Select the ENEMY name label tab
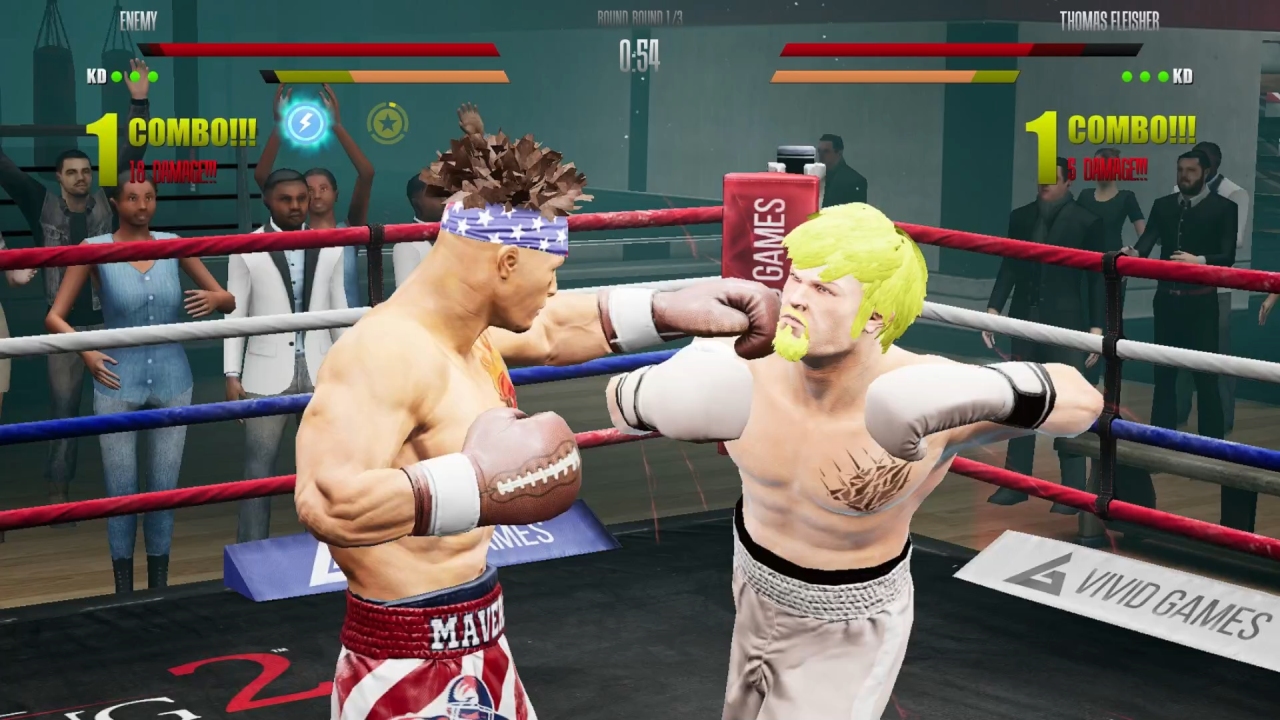Viewport: 1280px width, 720px height. tap(138, 22)
